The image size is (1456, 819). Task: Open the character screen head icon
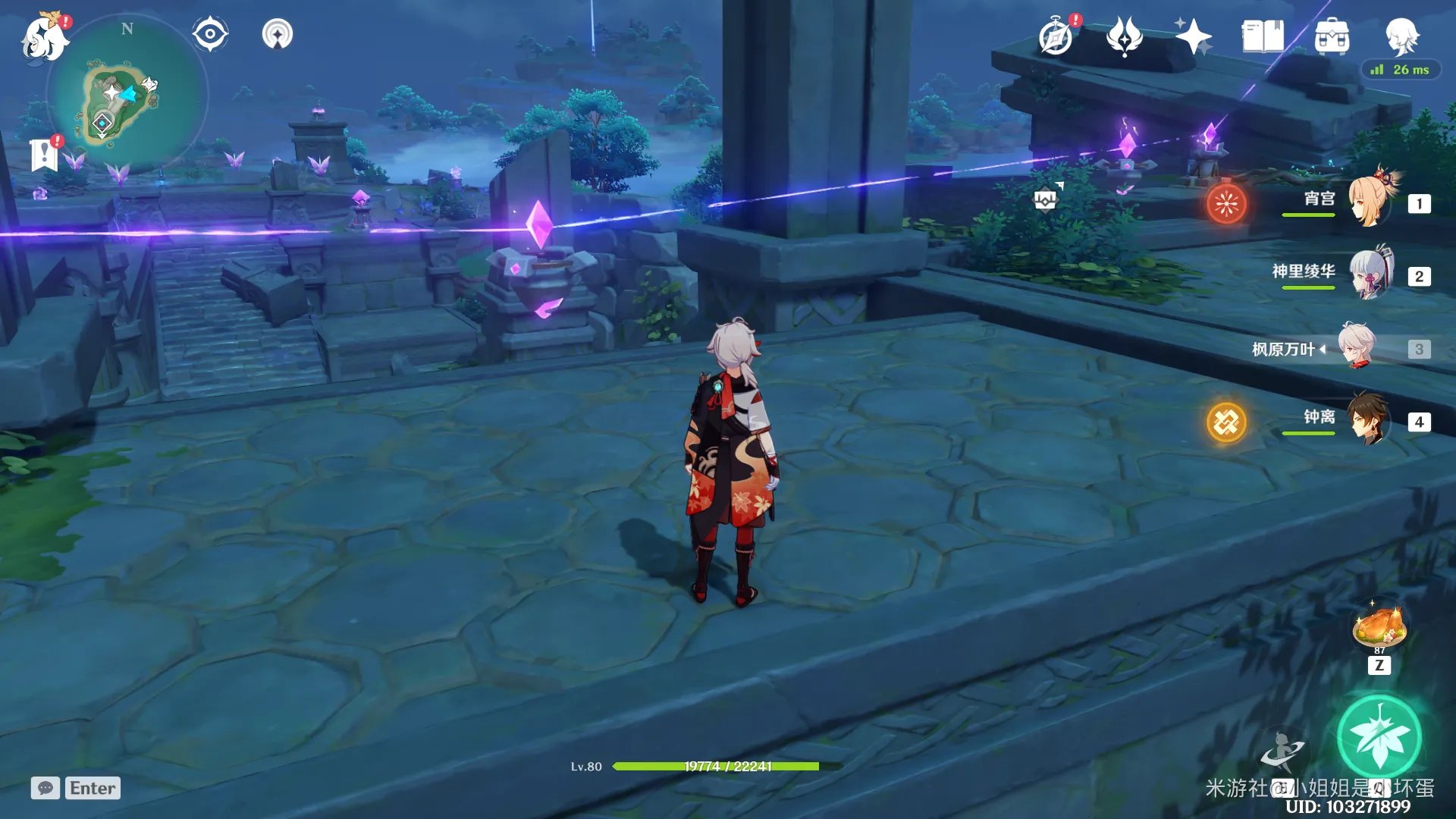[x=1401, y=35]
